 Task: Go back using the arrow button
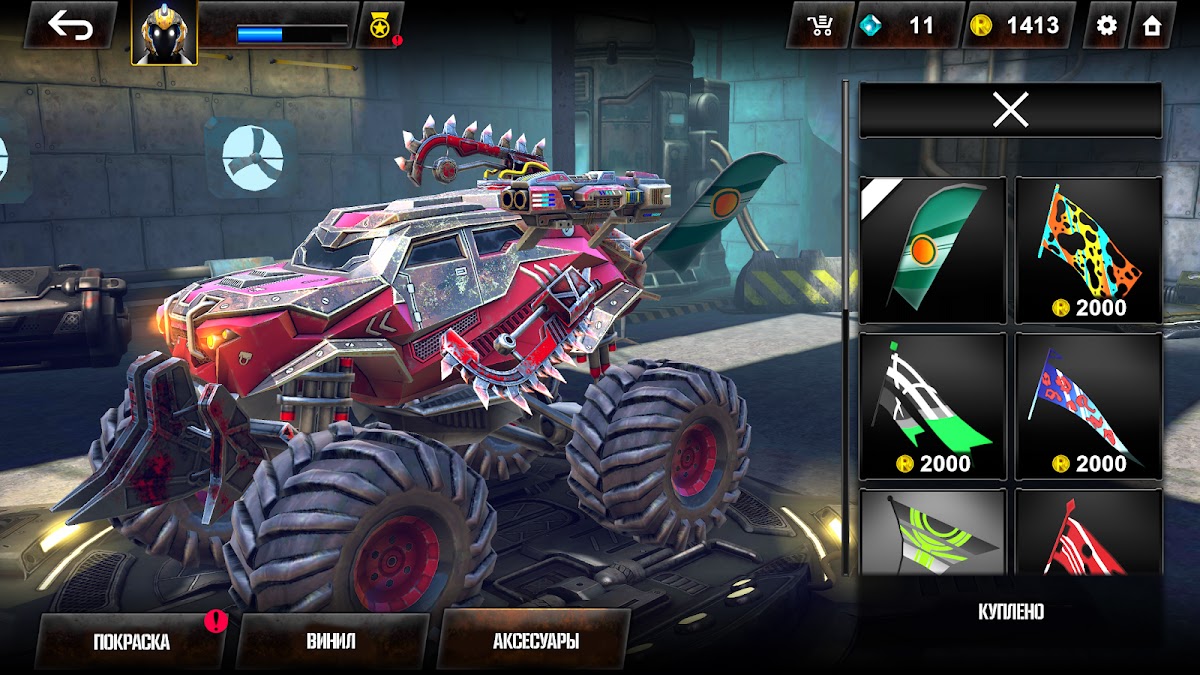pyautogui.click(x=70, y=26)
